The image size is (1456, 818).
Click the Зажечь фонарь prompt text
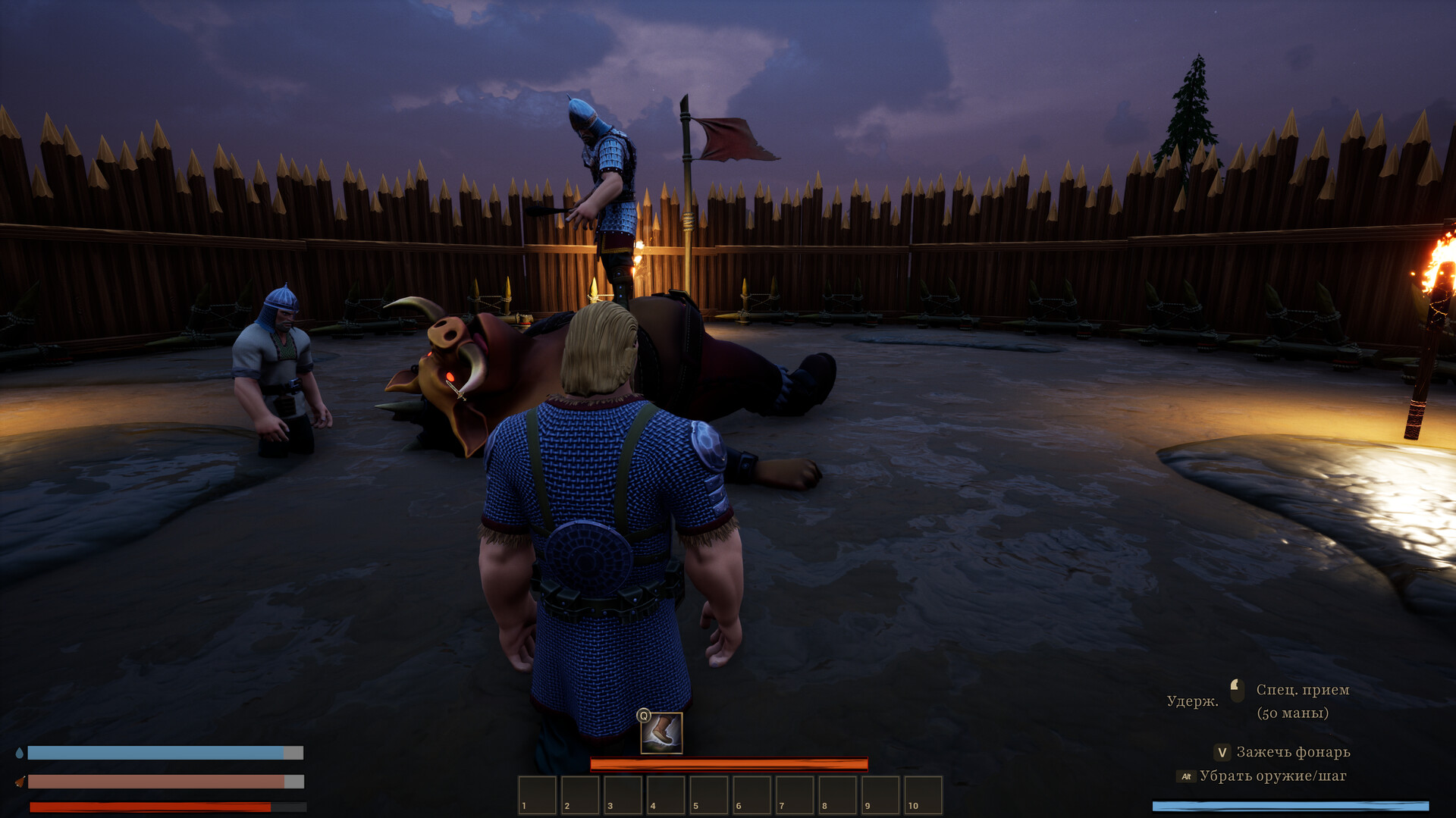(1292, 752)
